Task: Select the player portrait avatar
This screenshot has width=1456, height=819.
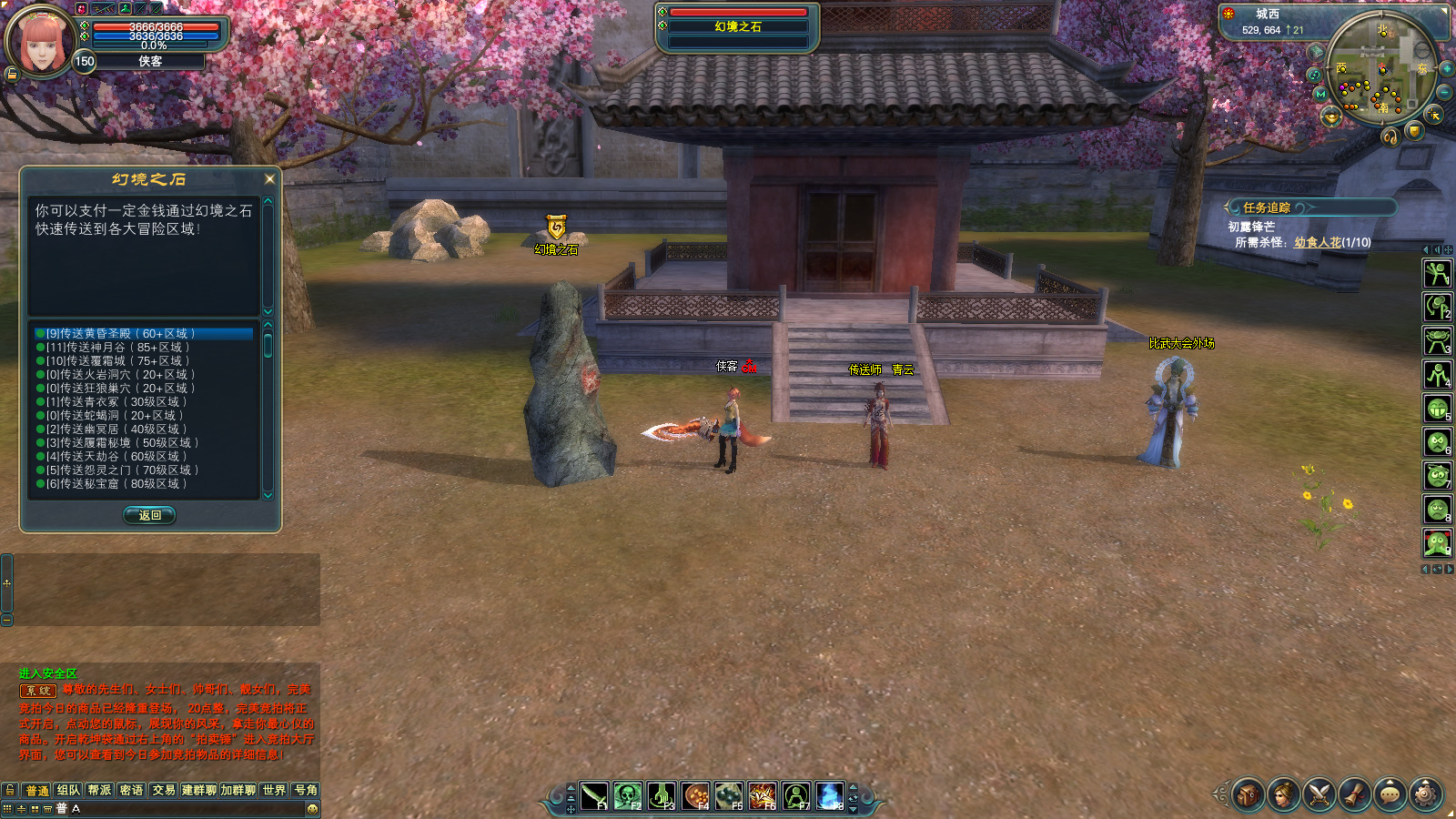Action: tap(37, 41)
